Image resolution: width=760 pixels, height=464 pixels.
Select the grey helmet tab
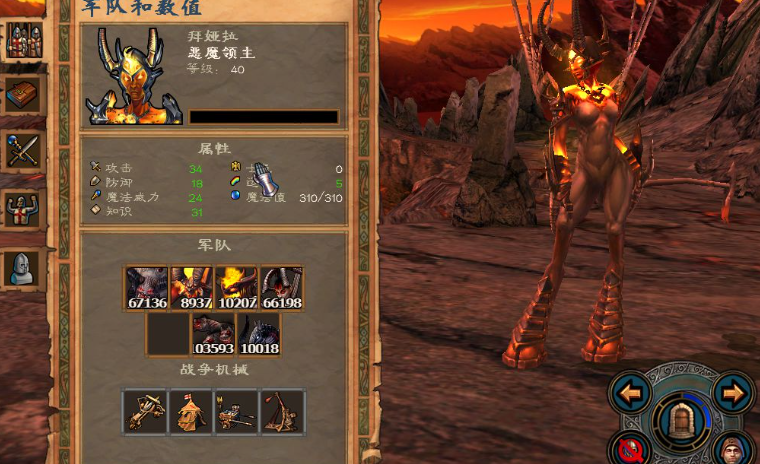(22, 266)
